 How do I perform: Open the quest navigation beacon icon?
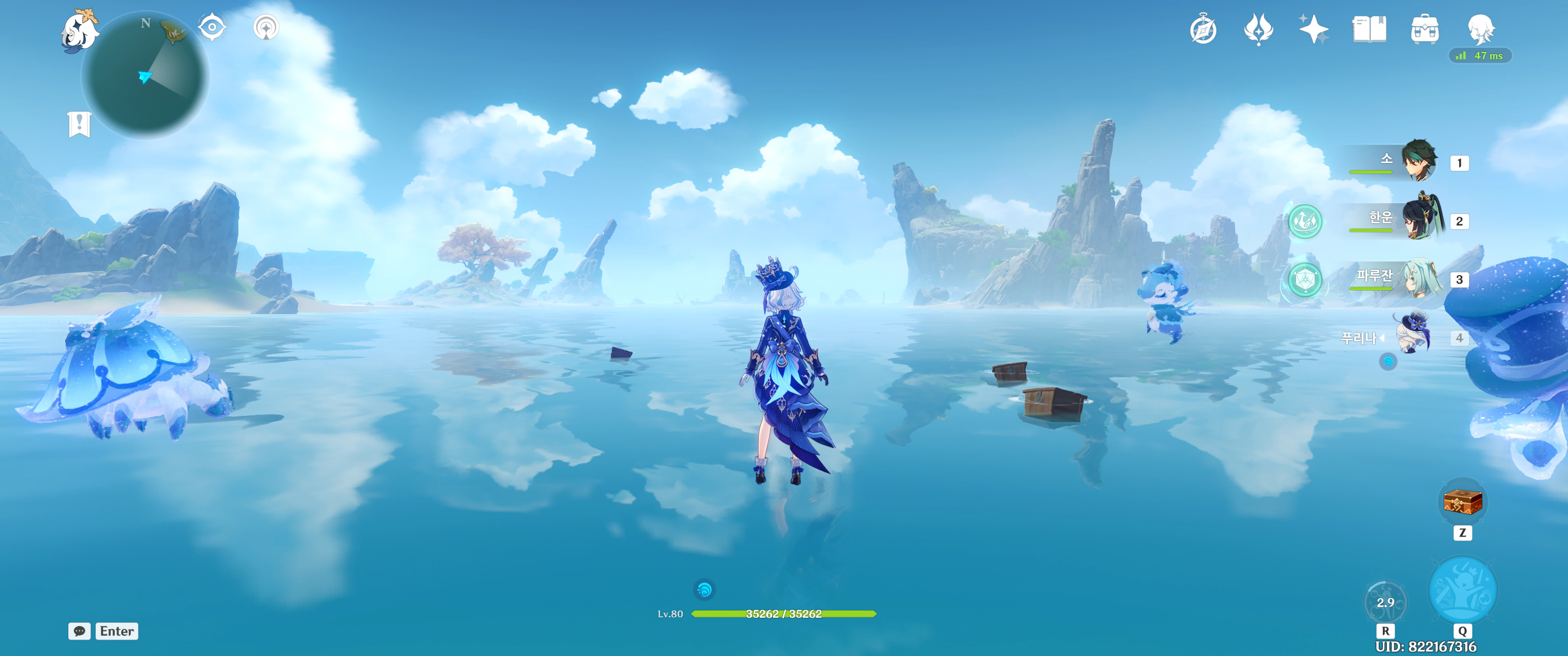[x=266, y=27]
